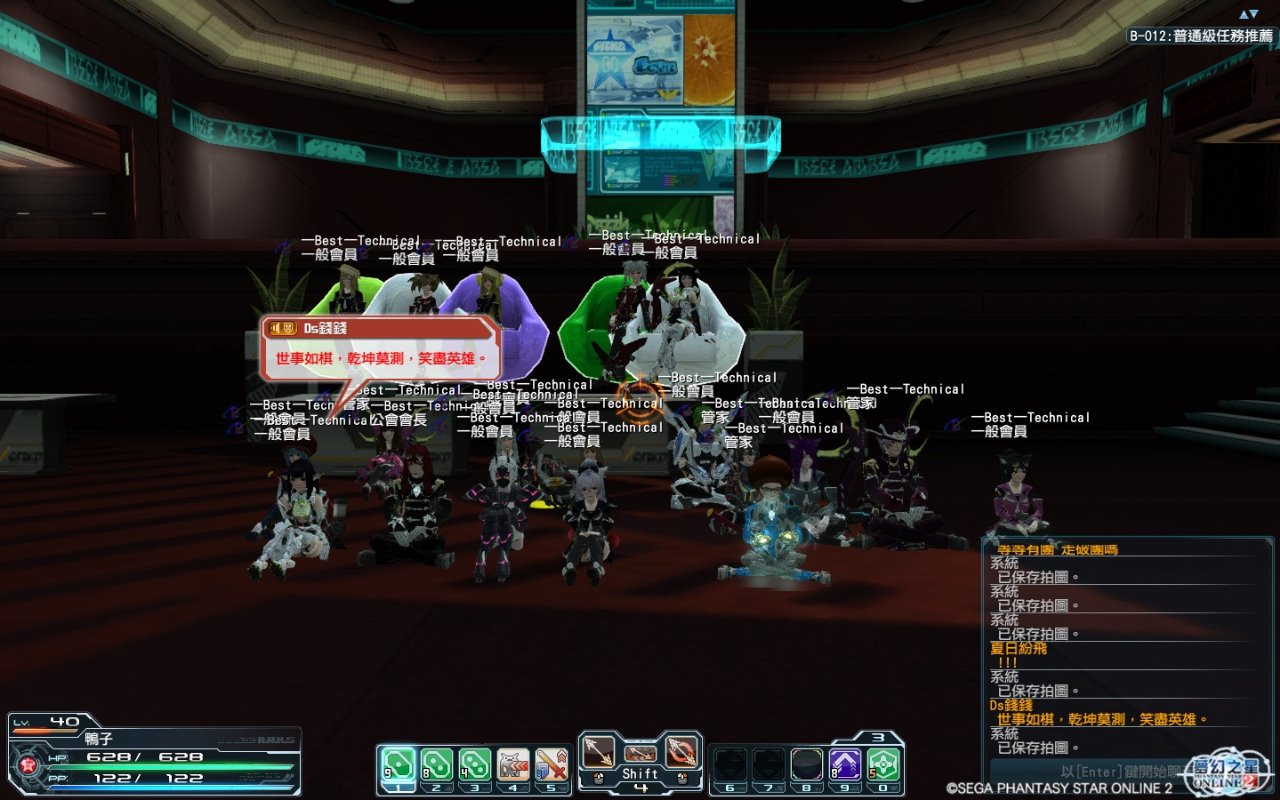
Task: Click the Ds錢錢 message in the chat log
Action: [x=1100, y=719]
